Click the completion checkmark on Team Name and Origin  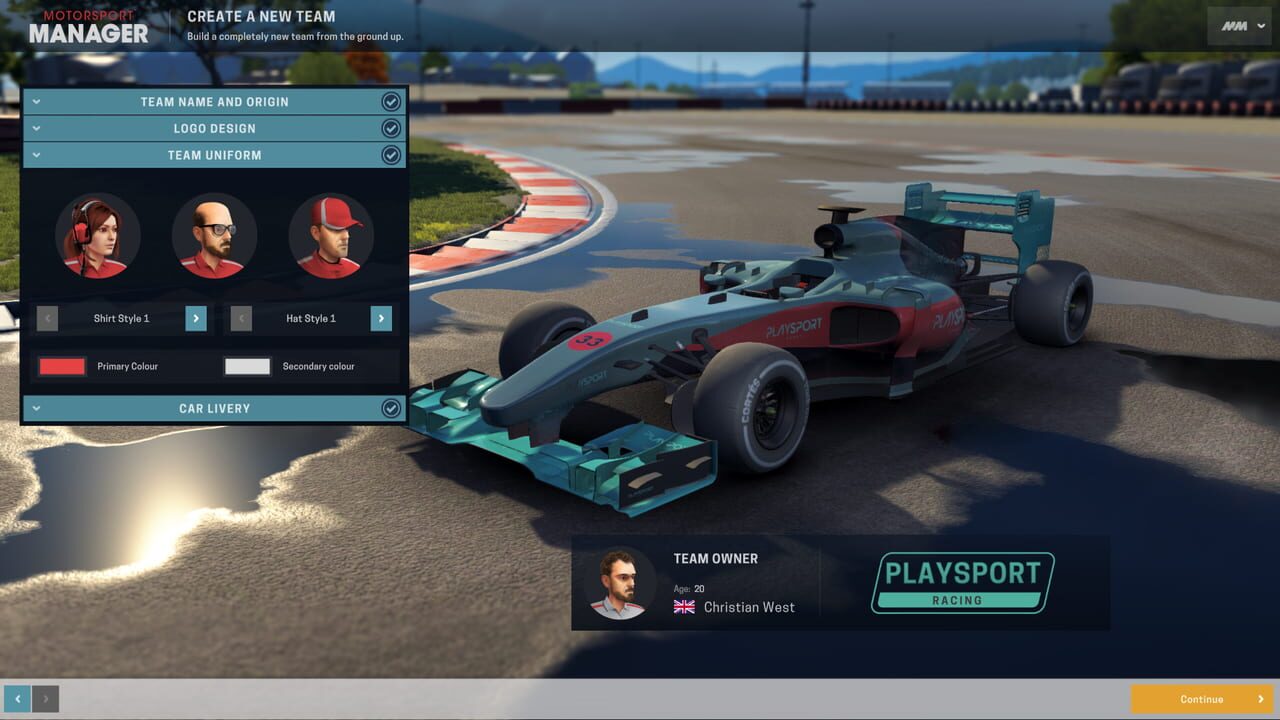391,101
